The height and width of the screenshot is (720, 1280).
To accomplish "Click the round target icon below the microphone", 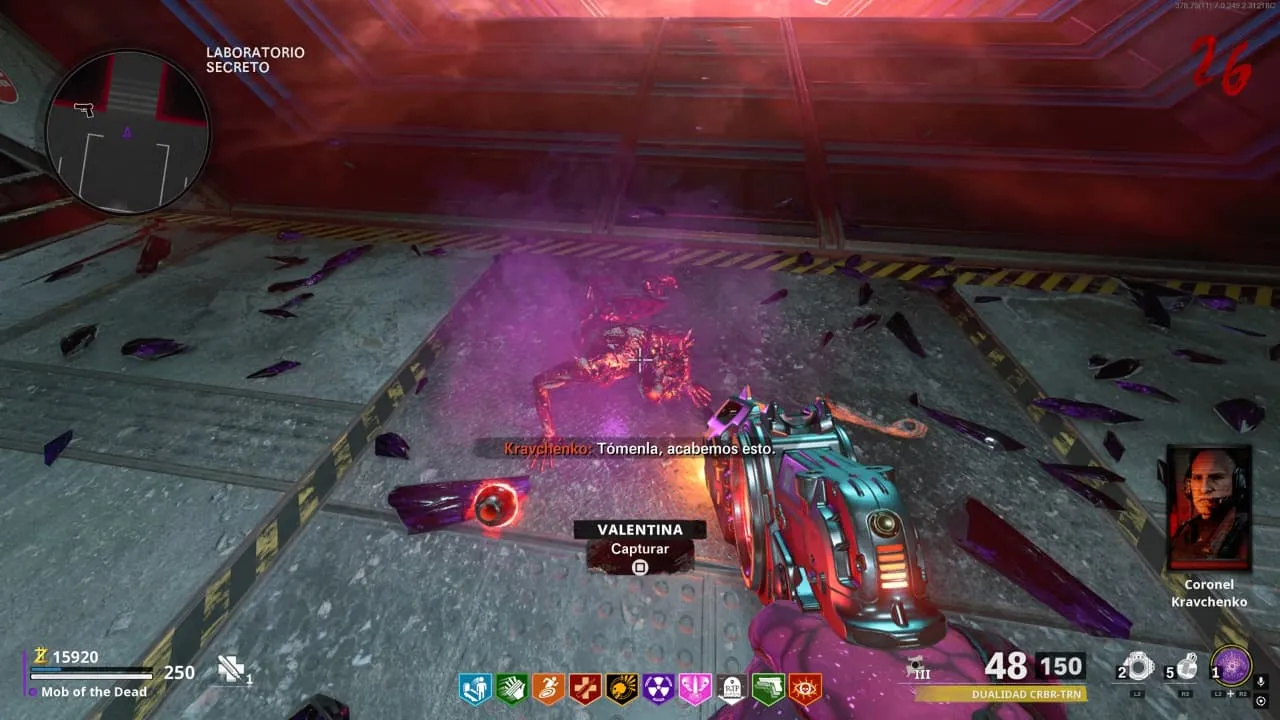I will pyautogui.click(x=1261, y=701).
